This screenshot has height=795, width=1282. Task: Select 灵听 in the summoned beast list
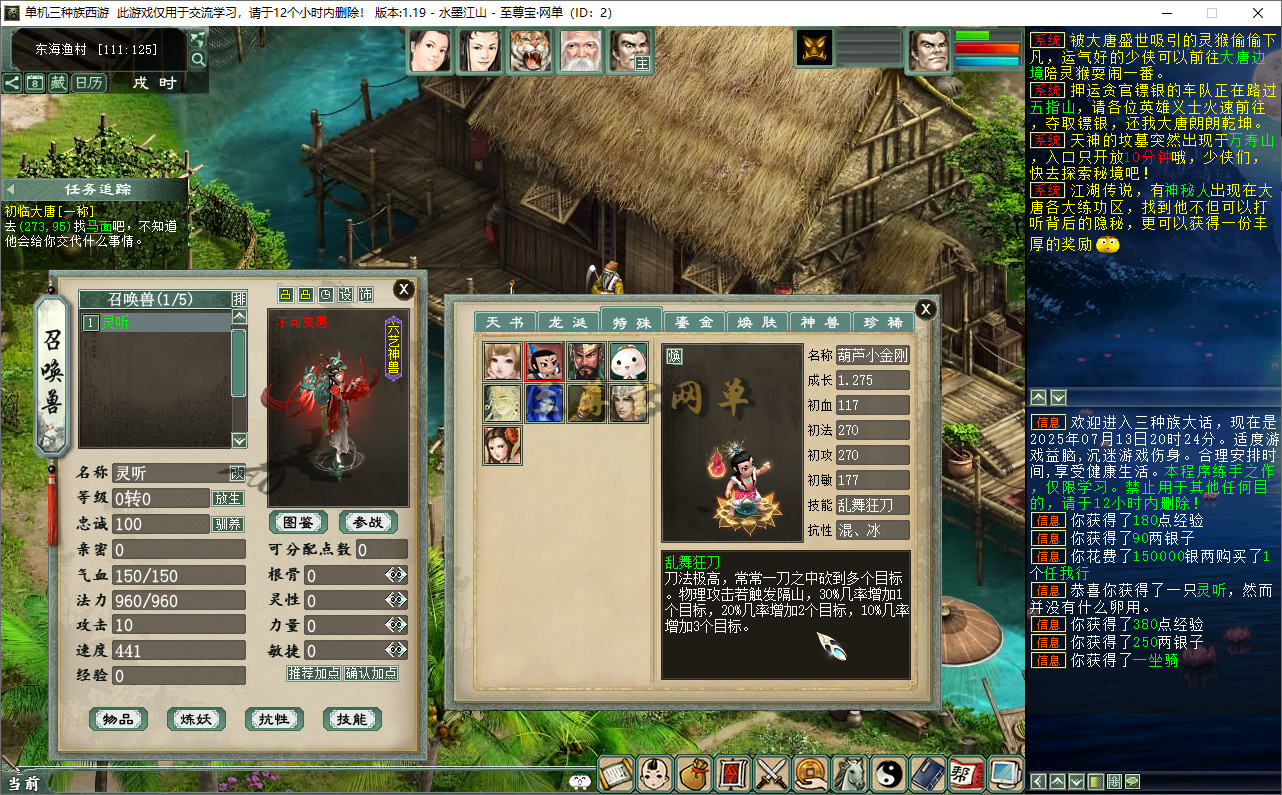click(x=155, y=323)
